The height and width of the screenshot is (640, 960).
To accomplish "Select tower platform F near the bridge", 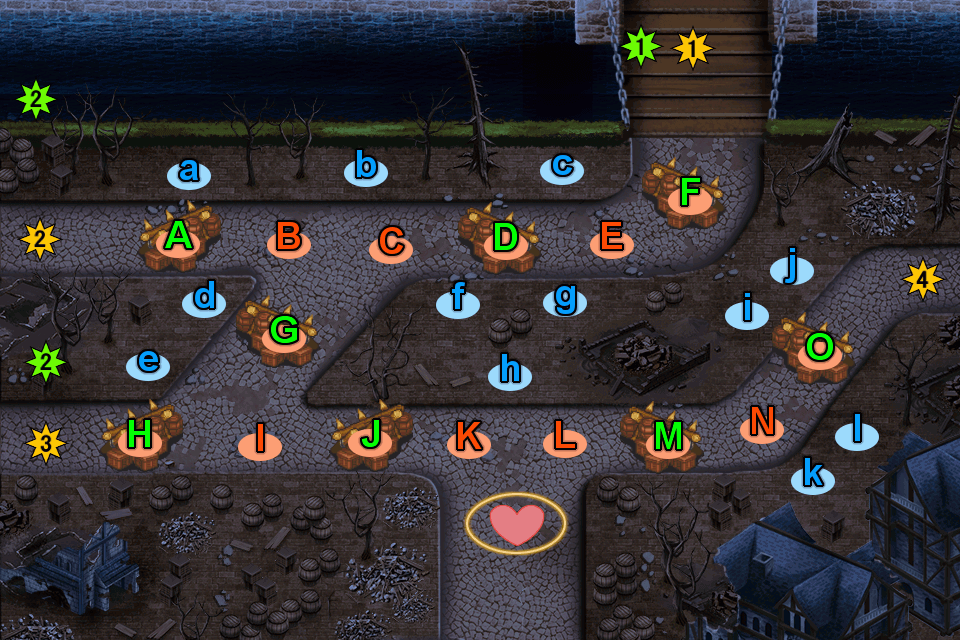I will click(x=690, y=194).
